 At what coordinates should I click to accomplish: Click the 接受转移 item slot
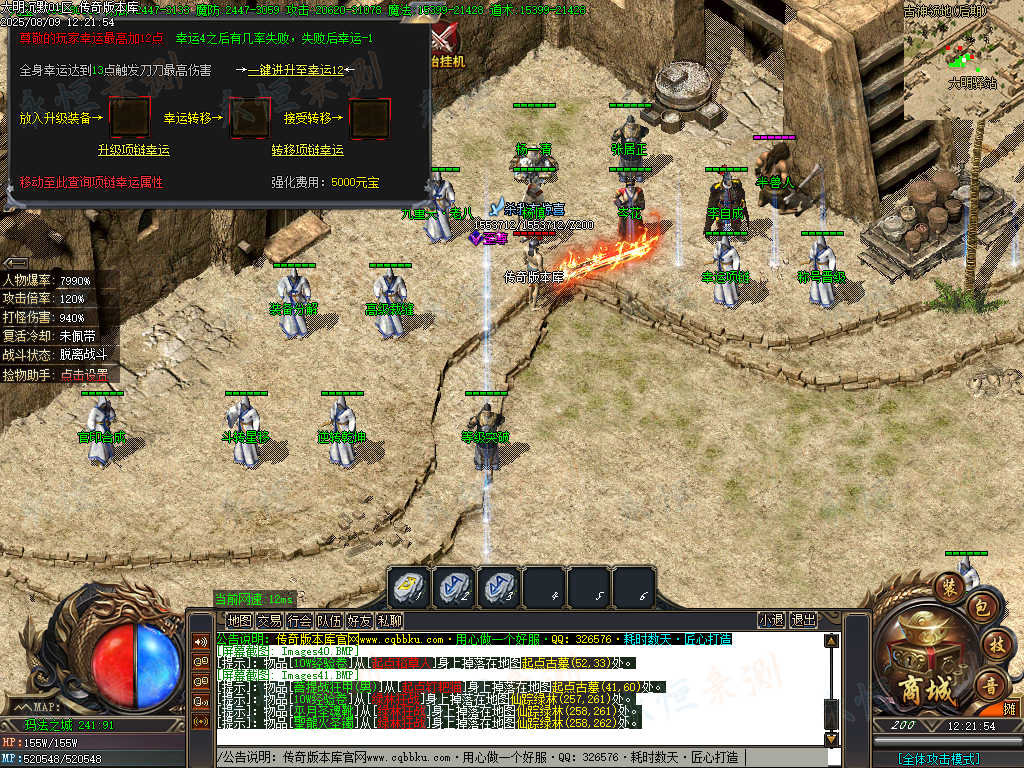coord(369,118)
